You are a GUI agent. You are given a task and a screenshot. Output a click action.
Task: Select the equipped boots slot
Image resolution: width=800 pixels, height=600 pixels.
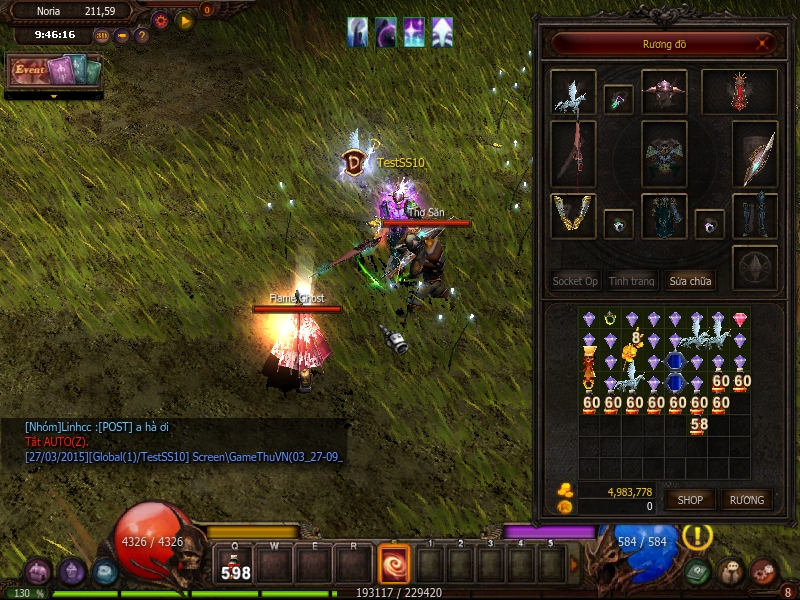(x=755, y=216)
